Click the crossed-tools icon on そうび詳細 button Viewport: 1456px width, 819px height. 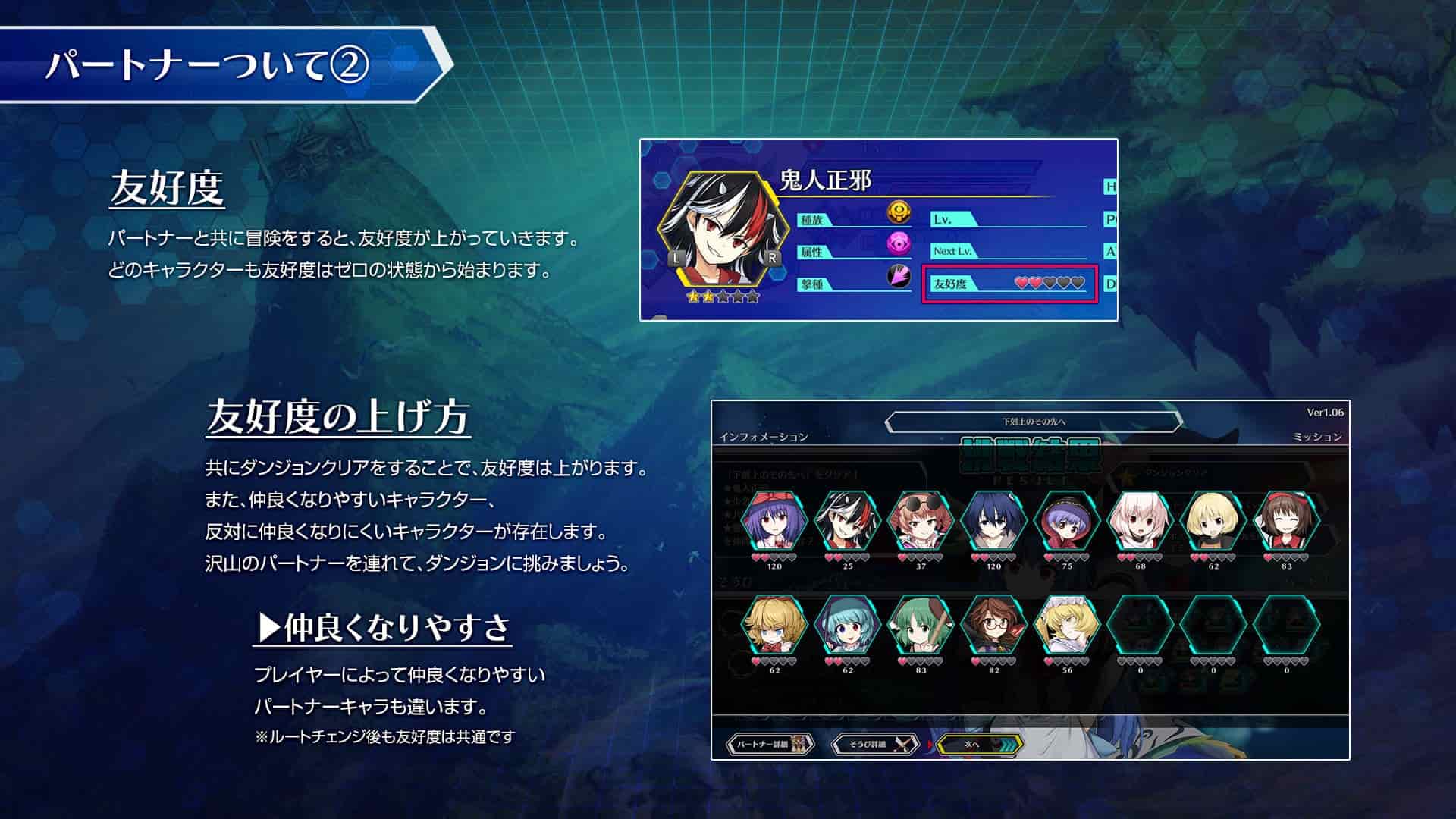902,745
